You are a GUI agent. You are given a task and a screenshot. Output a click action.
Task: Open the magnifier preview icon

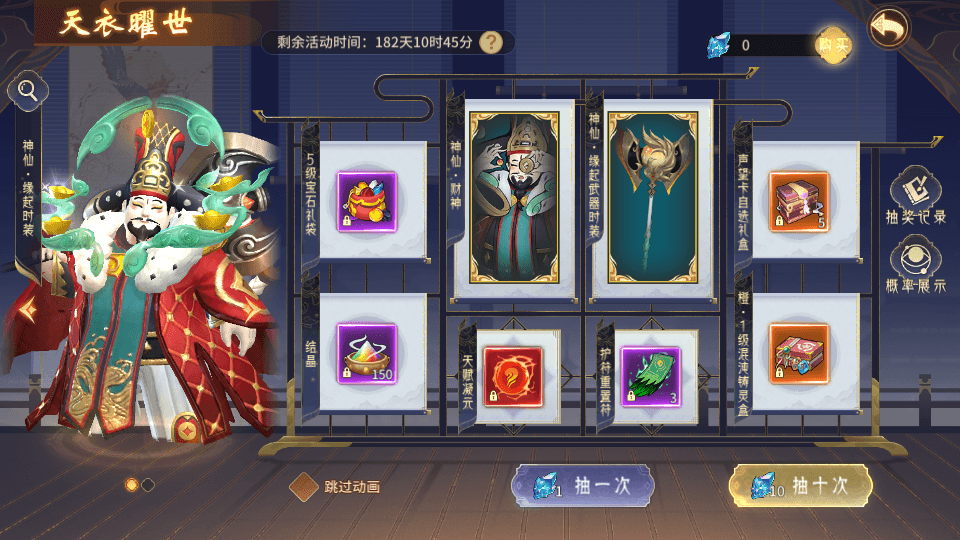[x=28, y=92]
